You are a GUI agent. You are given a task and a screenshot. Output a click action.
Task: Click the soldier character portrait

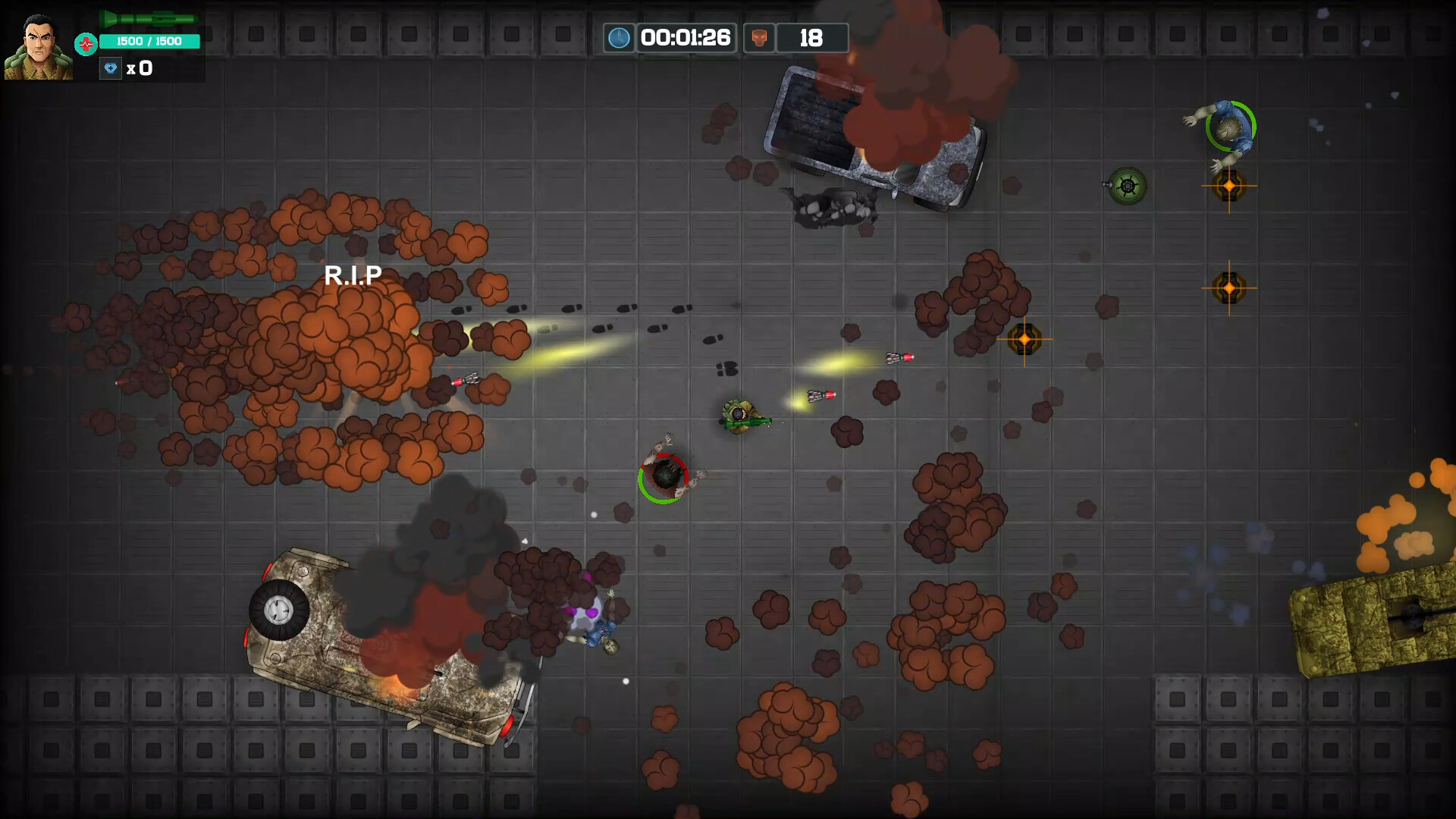point(38,47)
